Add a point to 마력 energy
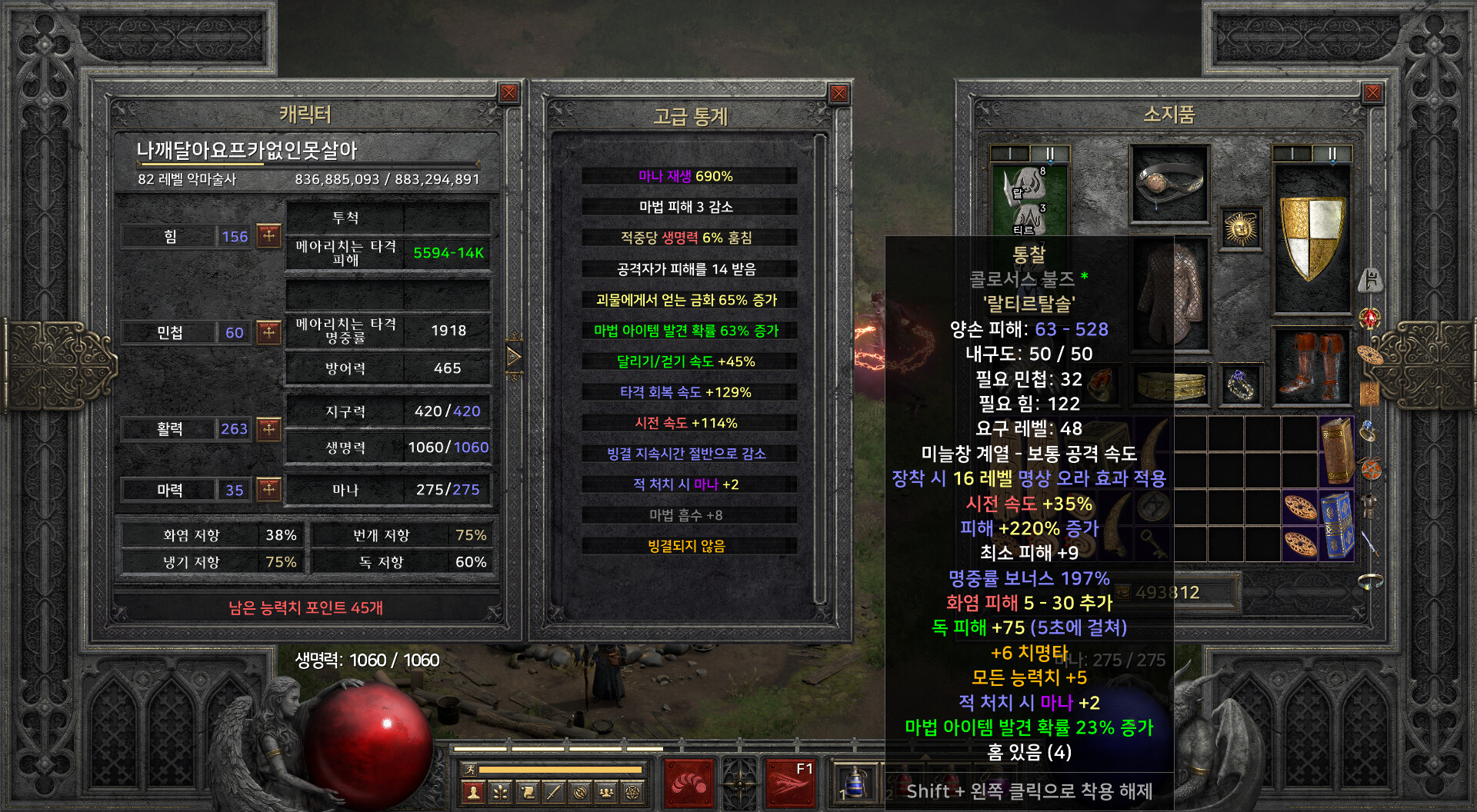This screenshot has height=812, width=1477. click(x=268, y=489)
